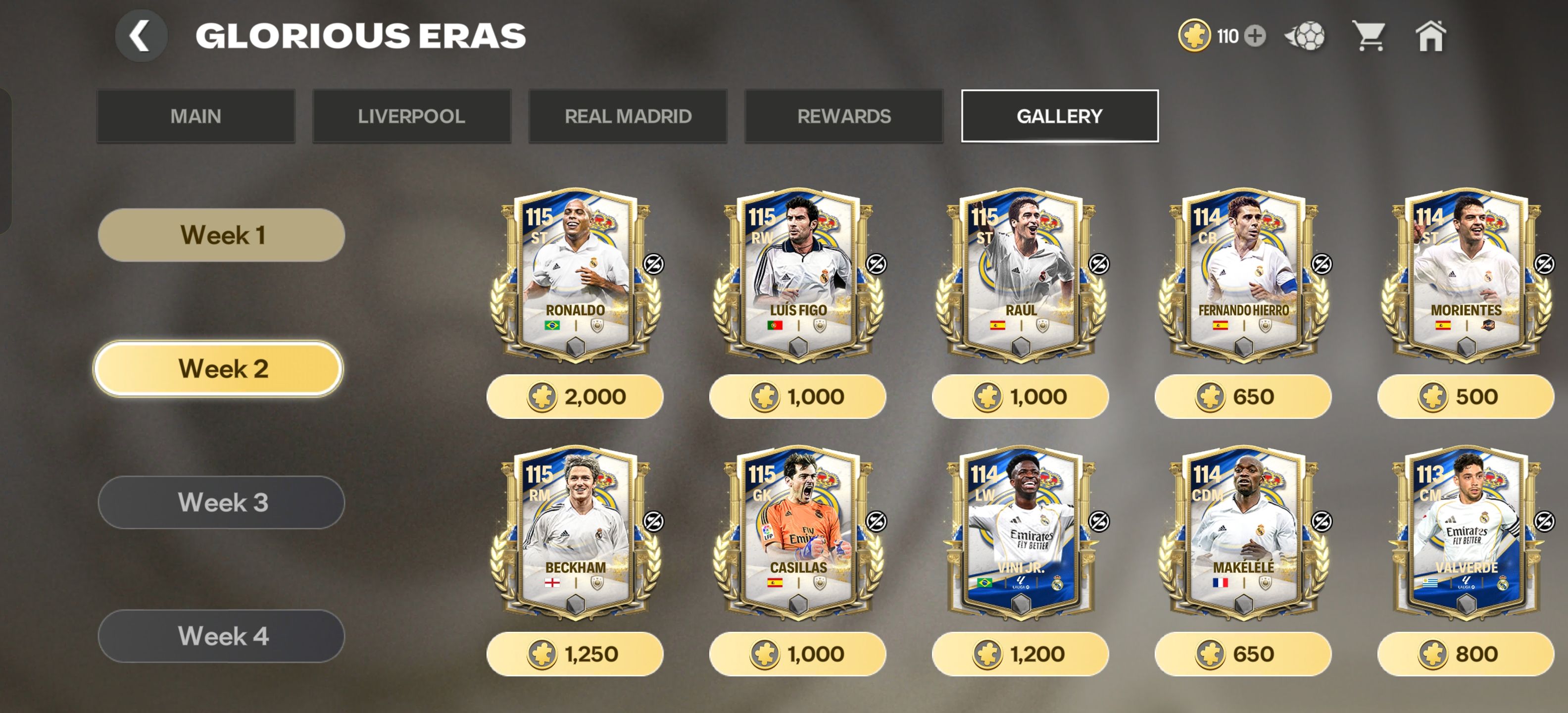Add more coins with the plus icon
The image size is (1568, 713).
[1255, 36]
